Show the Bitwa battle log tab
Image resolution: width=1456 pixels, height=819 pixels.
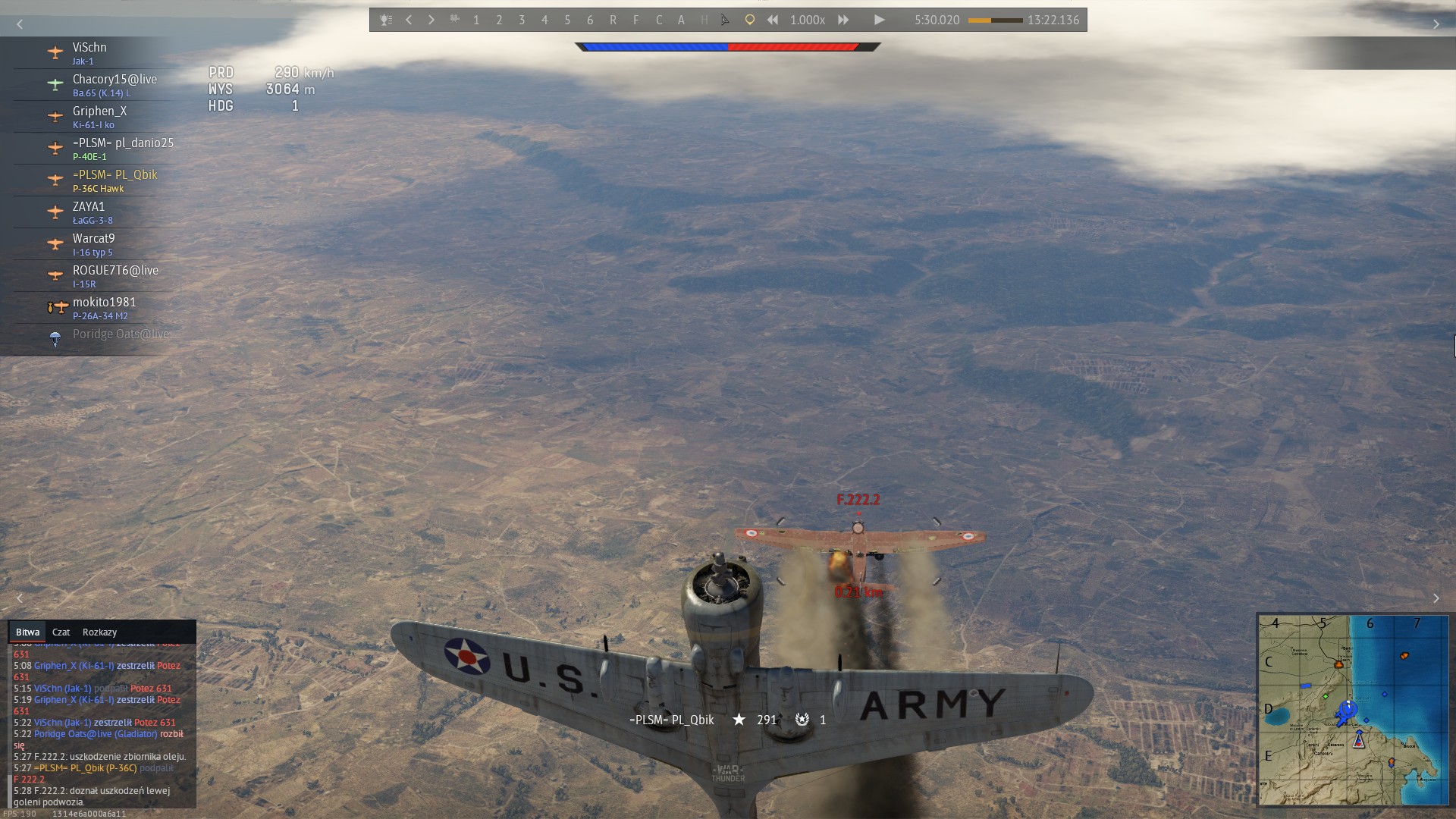pyautogui.click(x=27, y=632)
